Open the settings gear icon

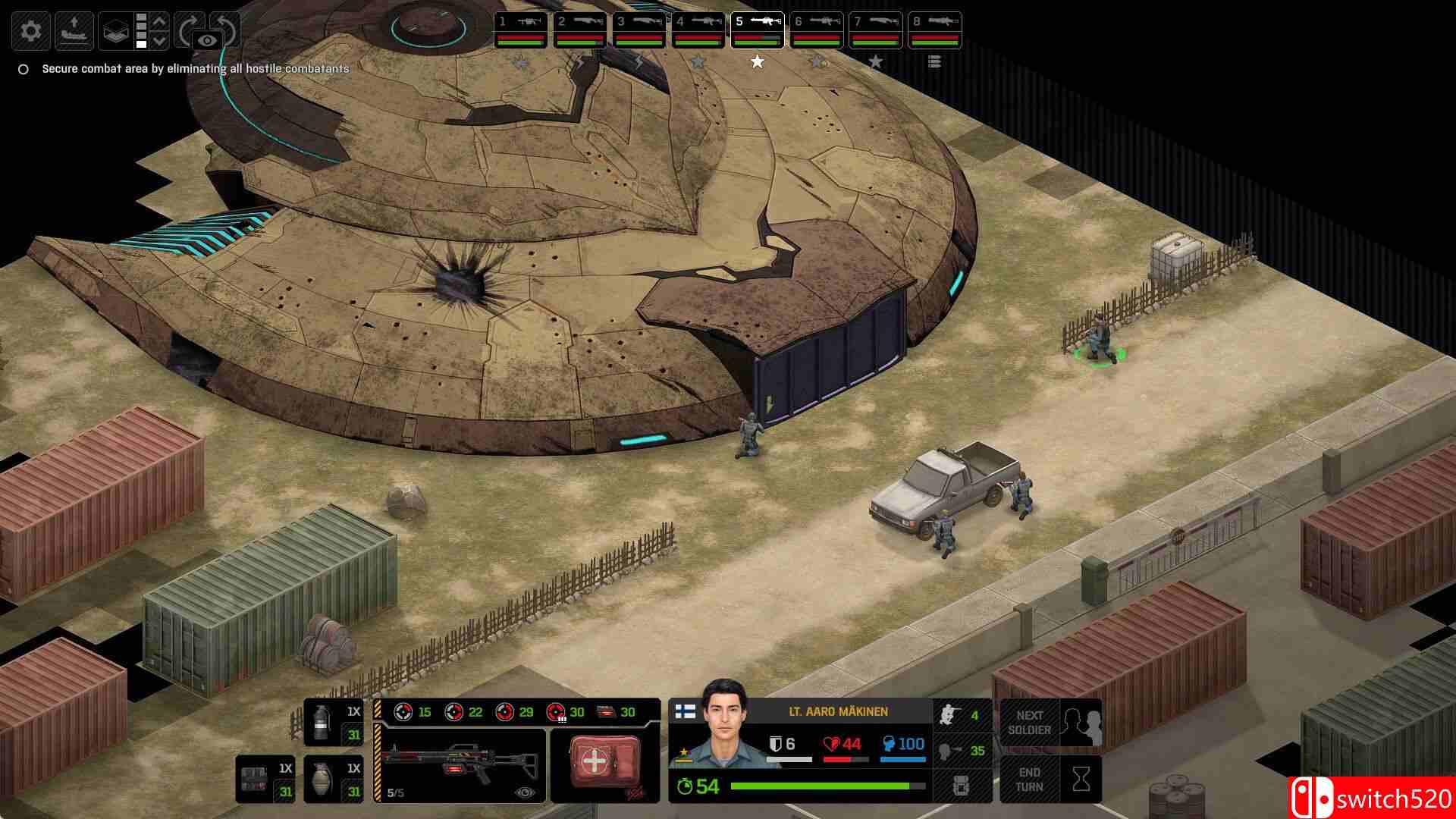(x=30, y=30)
